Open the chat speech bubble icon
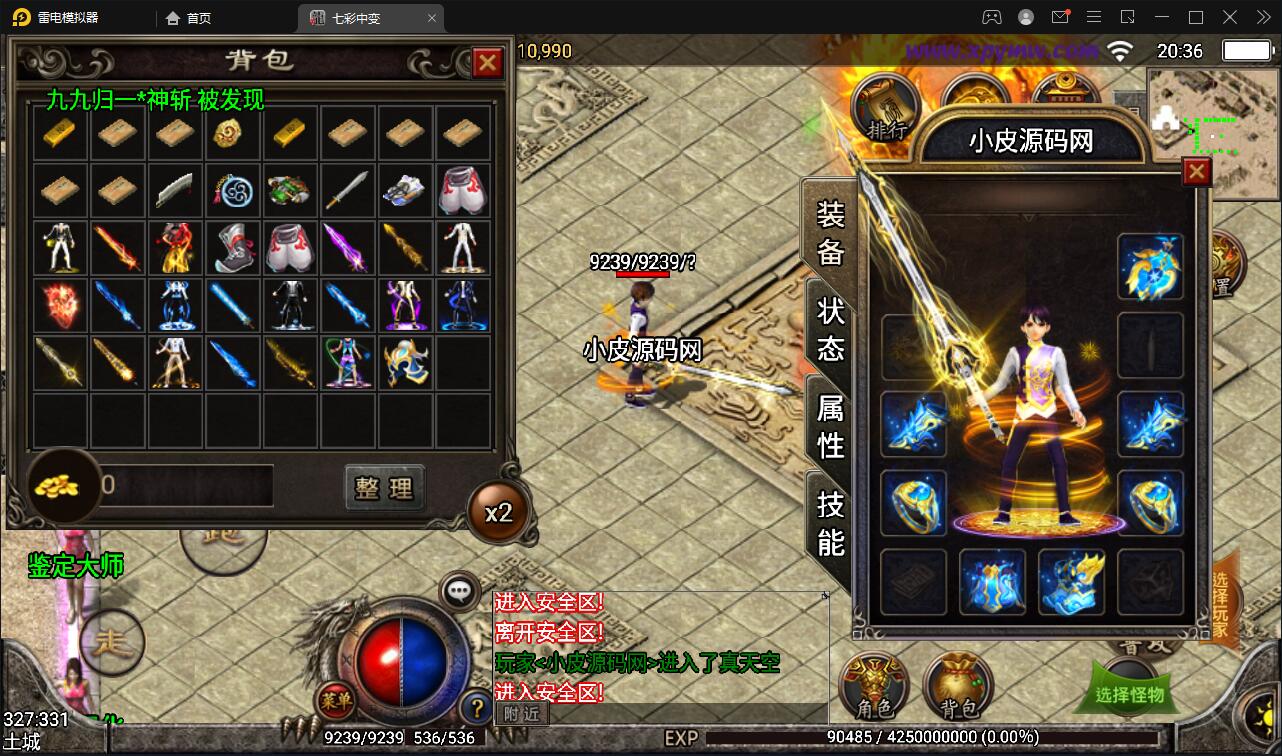The image size is (1282, 756). pos(459,591)
